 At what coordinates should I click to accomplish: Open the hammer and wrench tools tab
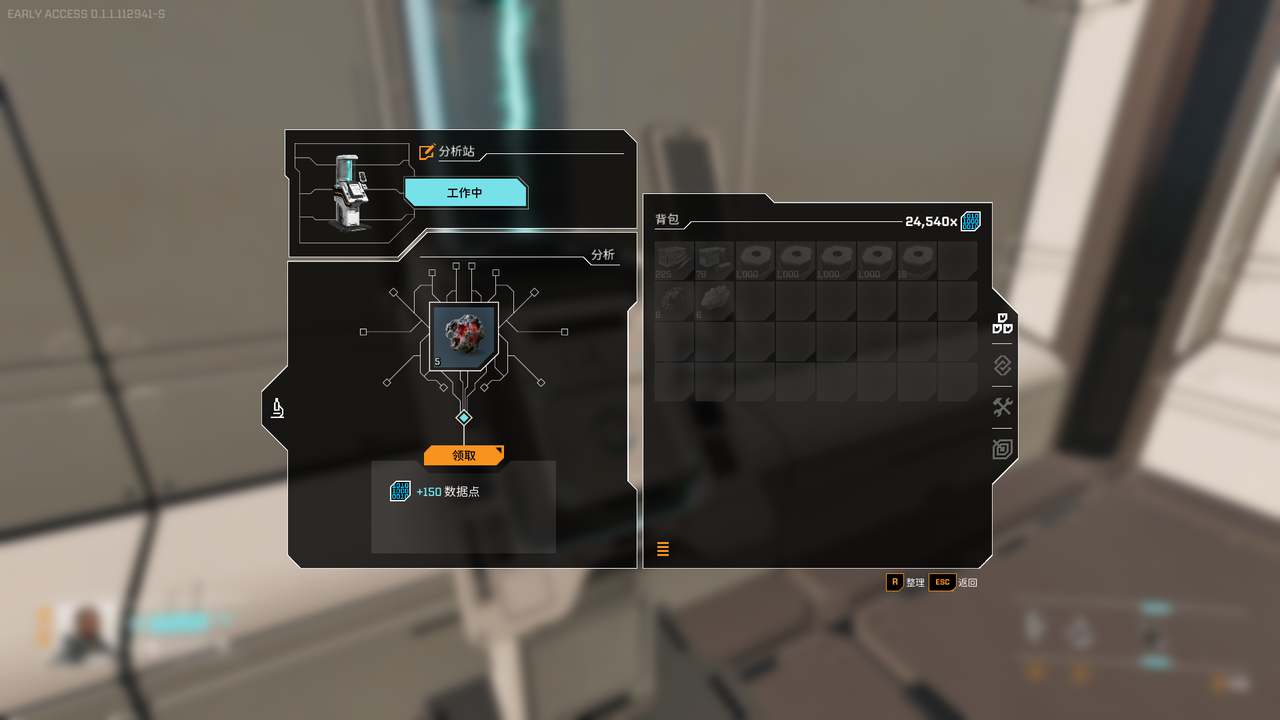(1002, 407)
